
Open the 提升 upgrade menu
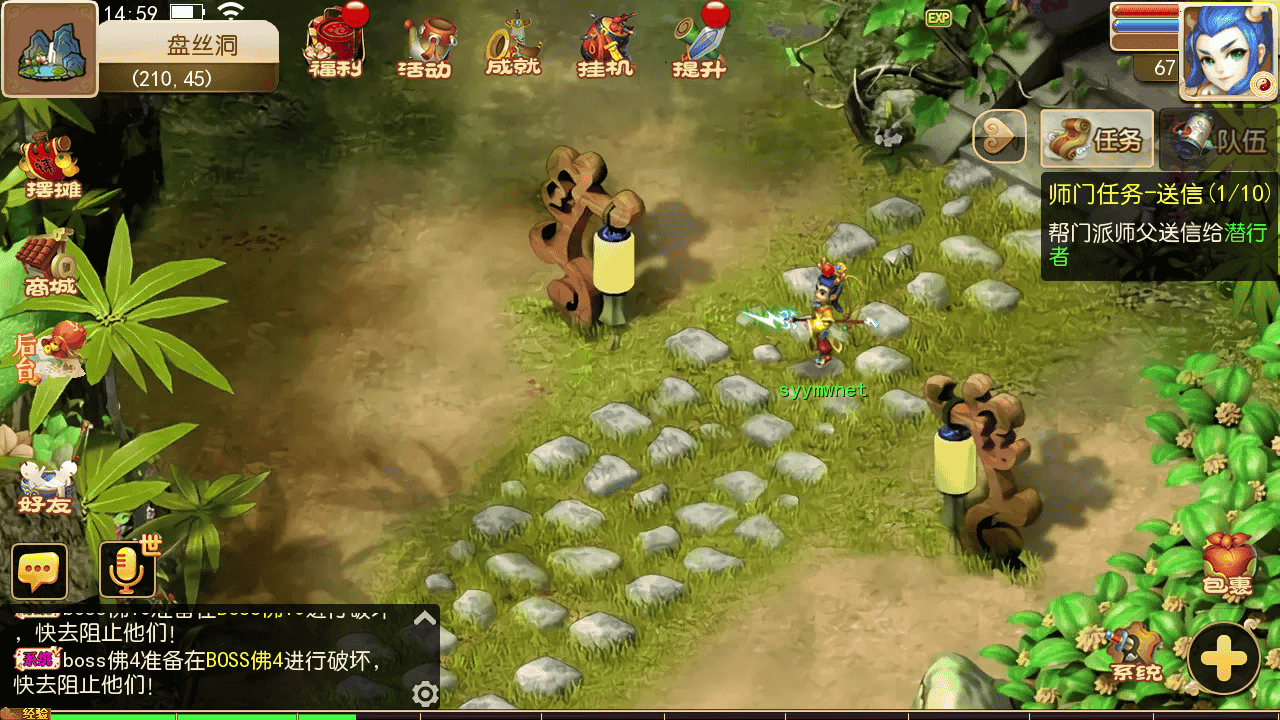[699, 46]
